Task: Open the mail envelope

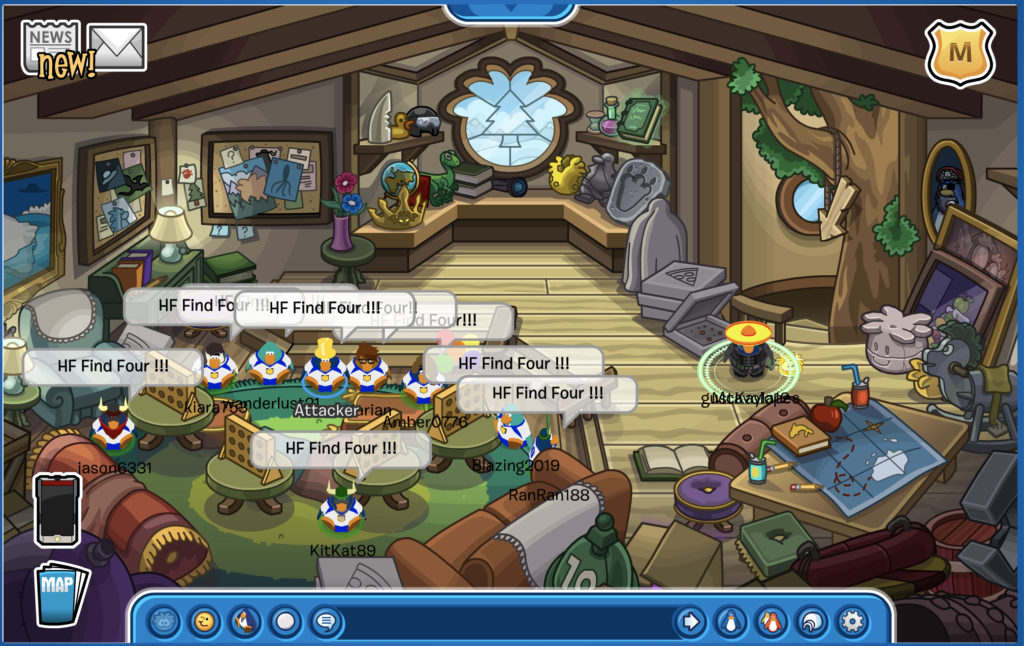Action: click(x=117, y=46)
